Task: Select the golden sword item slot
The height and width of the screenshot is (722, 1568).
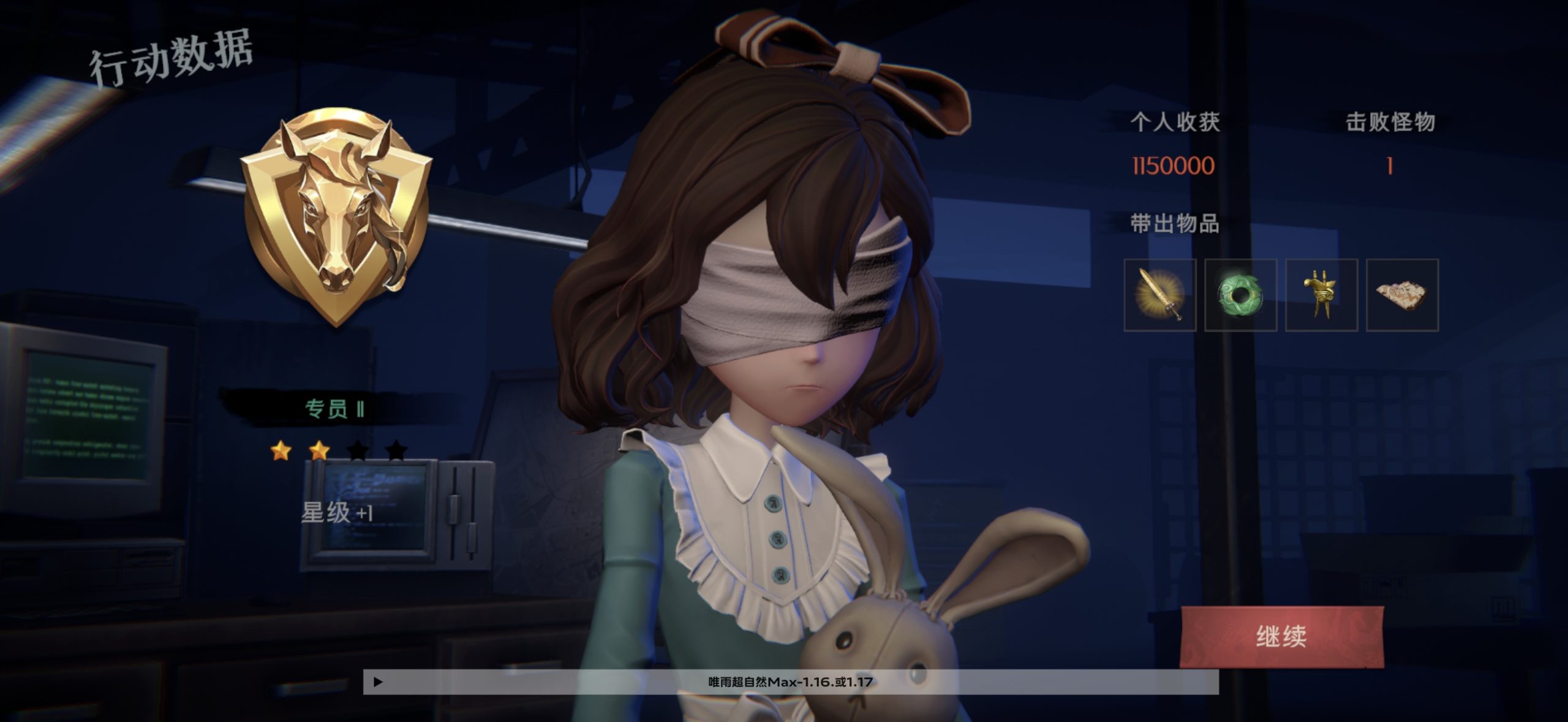Action: 1159,295
